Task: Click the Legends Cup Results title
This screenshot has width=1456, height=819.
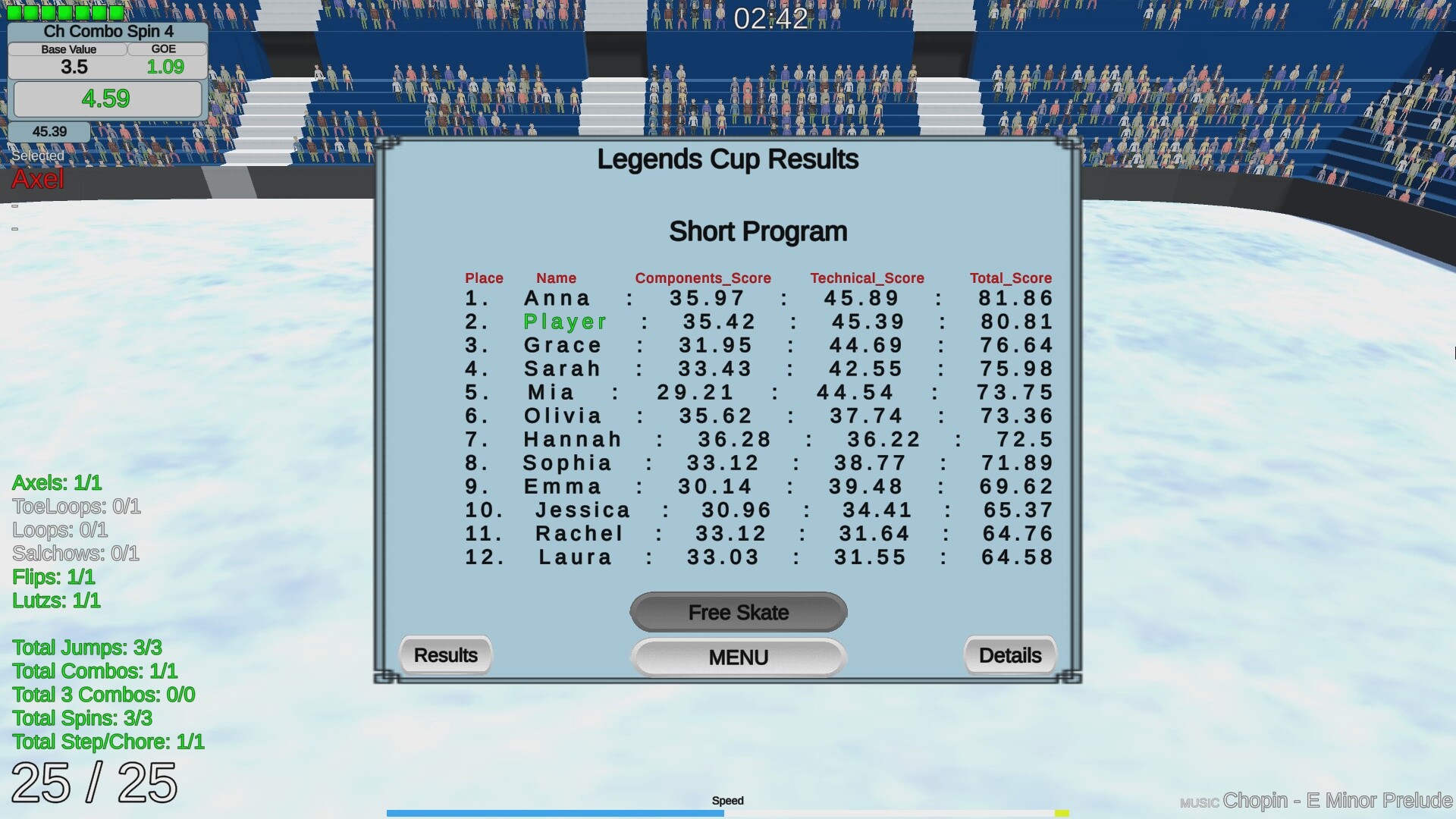Action: (x=727, y=159)
